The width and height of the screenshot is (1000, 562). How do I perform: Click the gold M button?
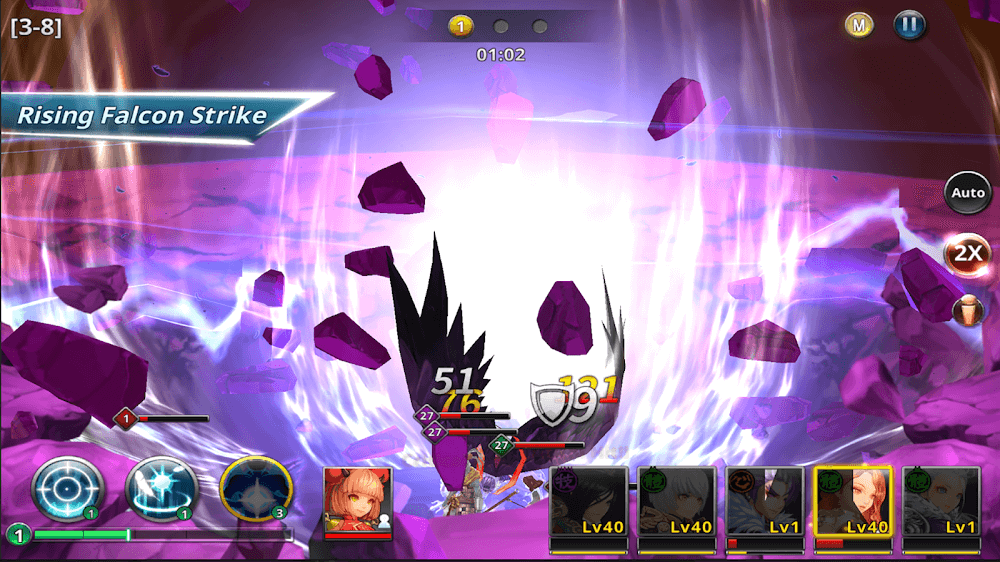tap(858, 26)
